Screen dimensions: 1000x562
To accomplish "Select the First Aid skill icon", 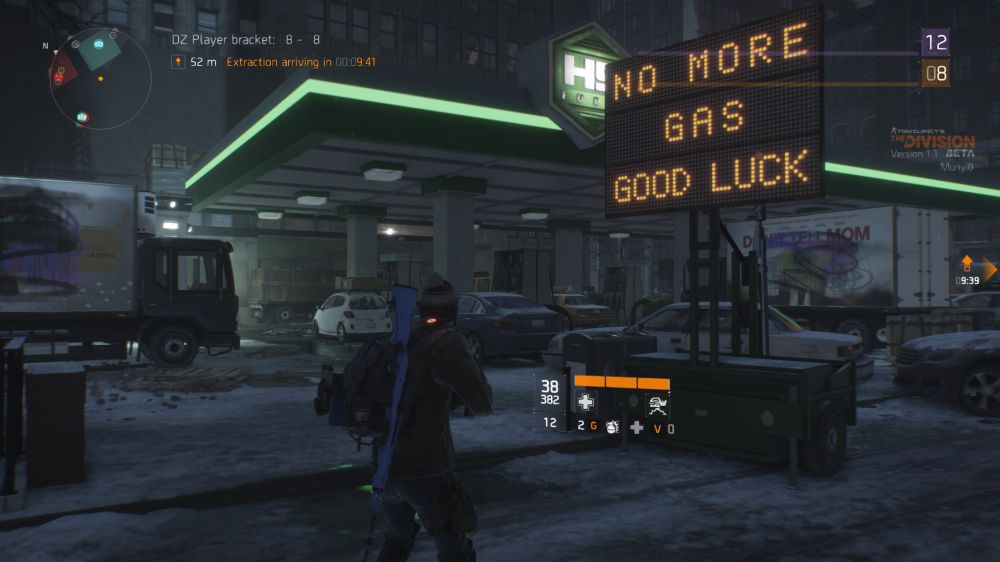I will coord(586,402).
